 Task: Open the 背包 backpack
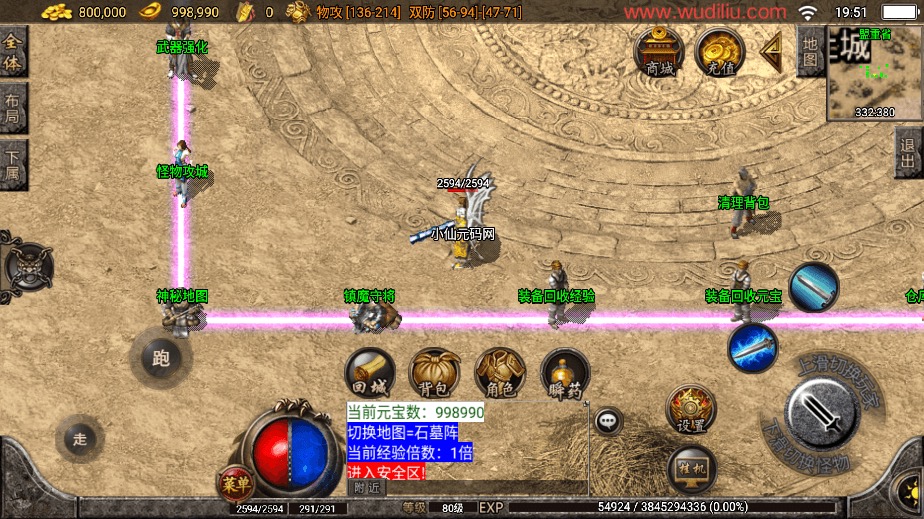tap(435, 373)
